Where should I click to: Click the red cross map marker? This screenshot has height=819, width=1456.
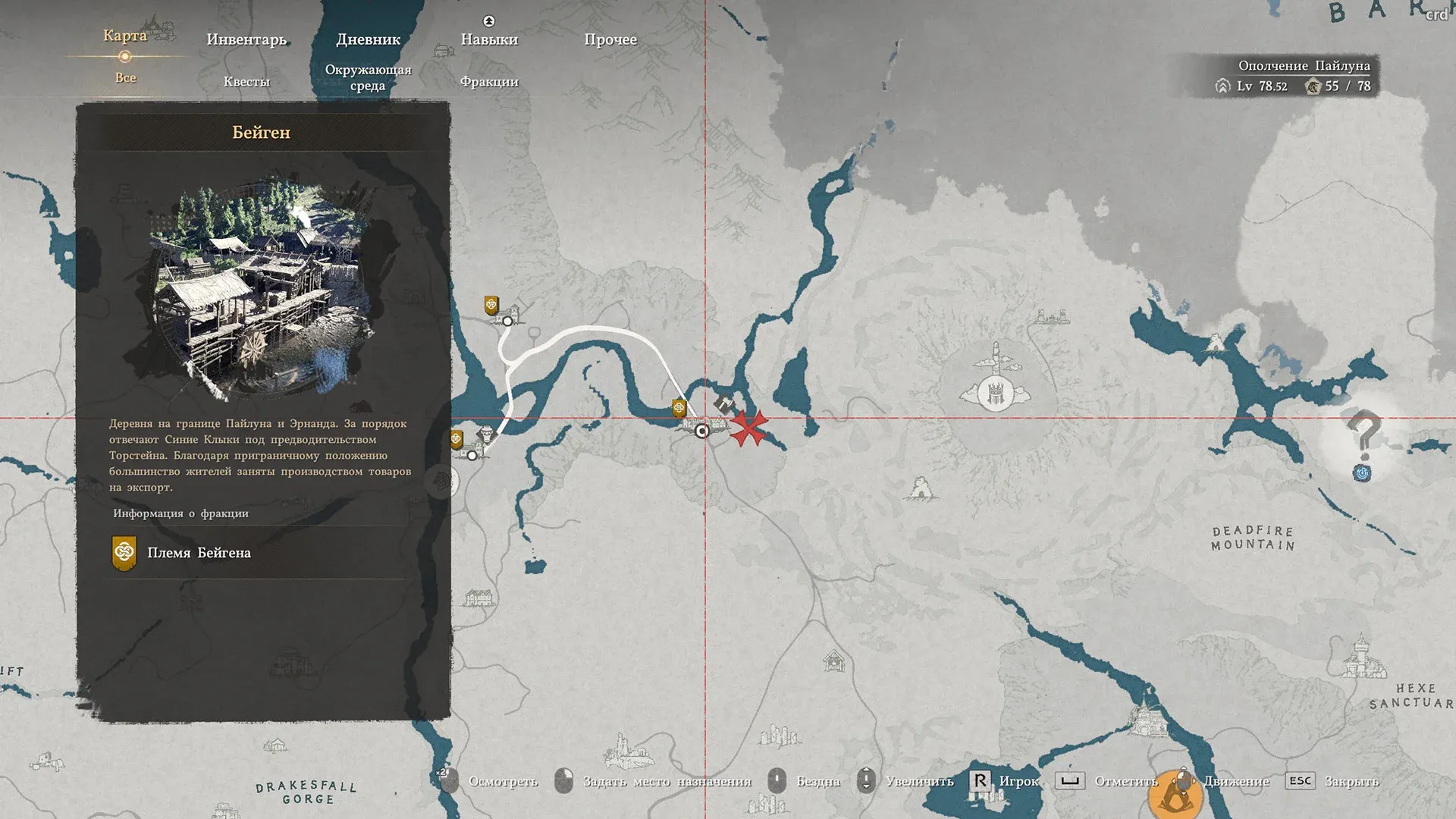click(x=748, y=428)
